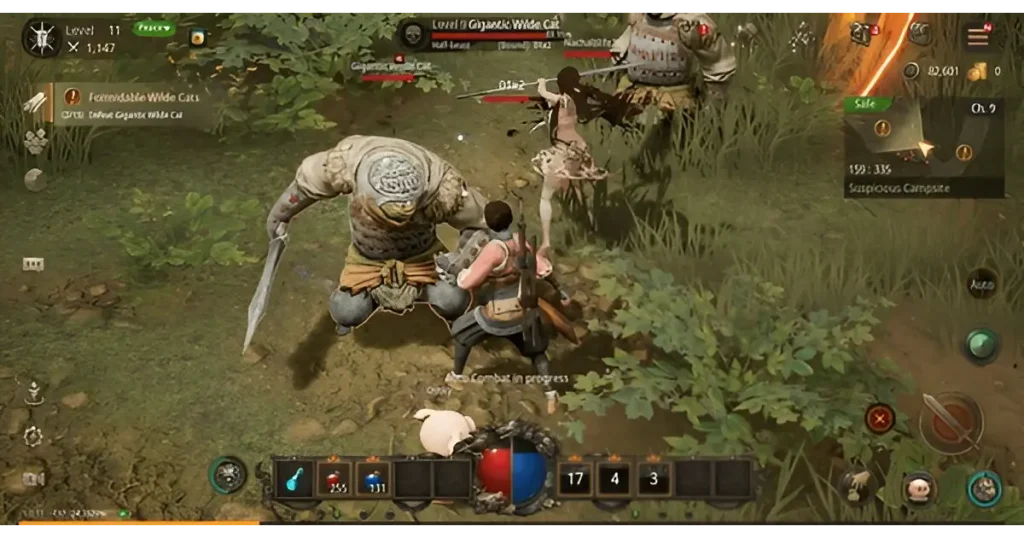Activate the skill slot showing cooldown 3

click(x=654, y=479)
